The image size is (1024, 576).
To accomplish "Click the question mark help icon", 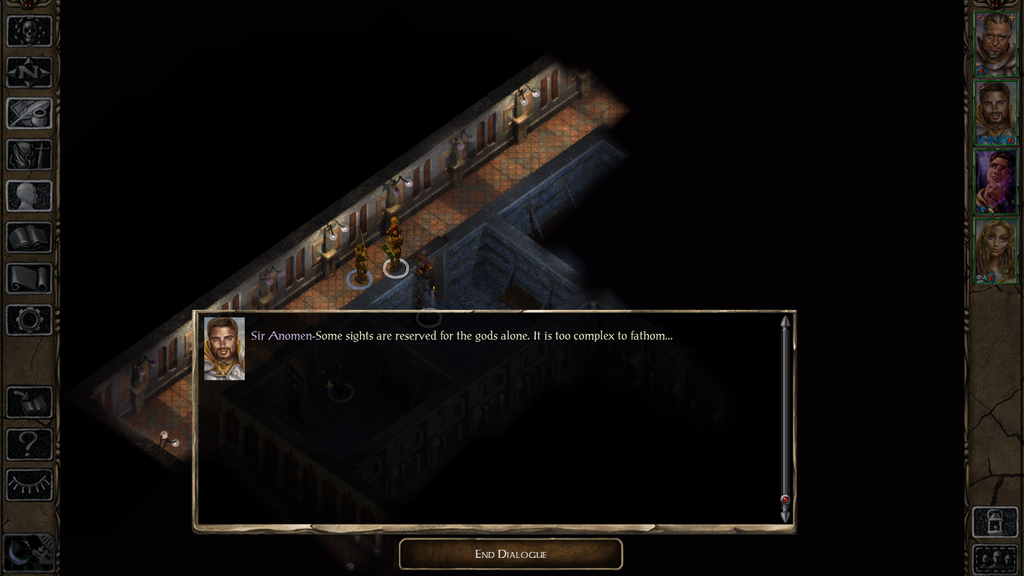I will tap(29, 444).
